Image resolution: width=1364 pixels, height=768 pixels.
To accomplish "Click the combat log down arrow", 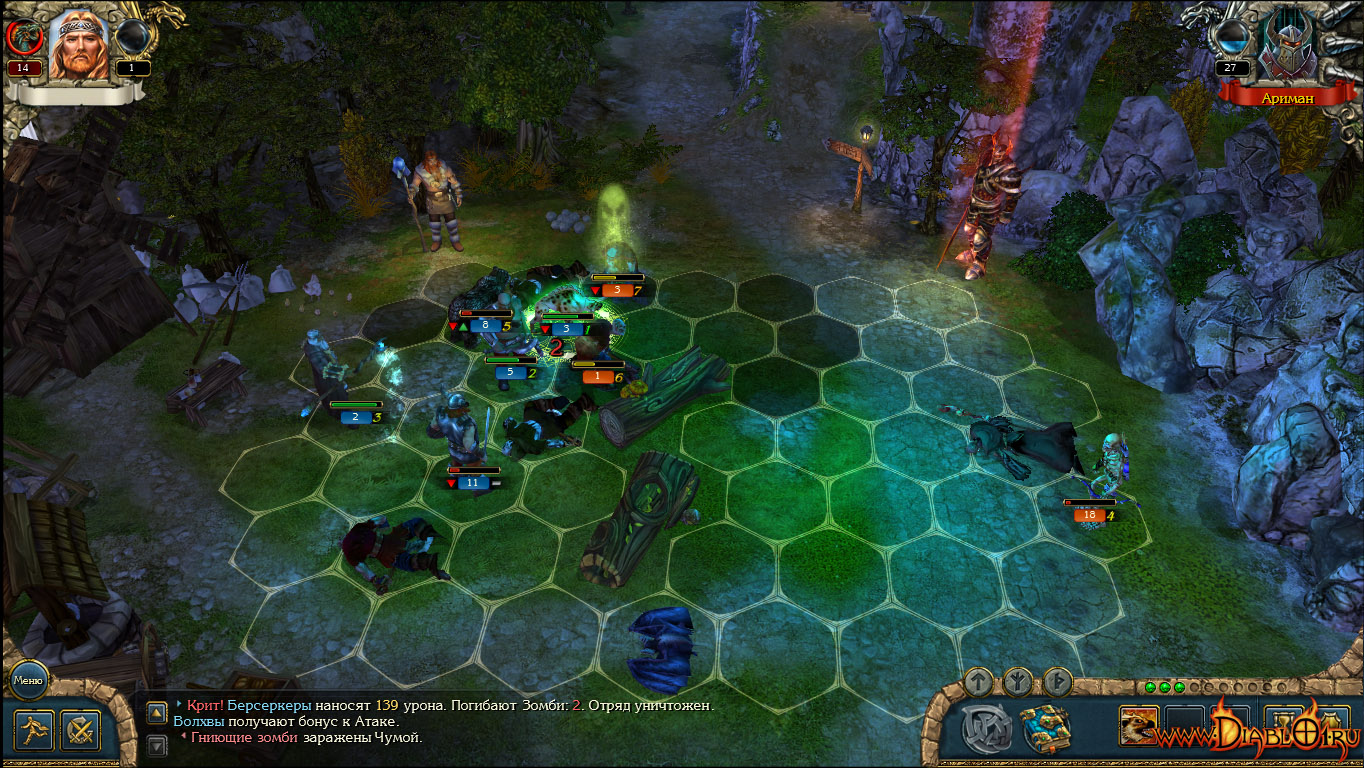I will point(157,745).
